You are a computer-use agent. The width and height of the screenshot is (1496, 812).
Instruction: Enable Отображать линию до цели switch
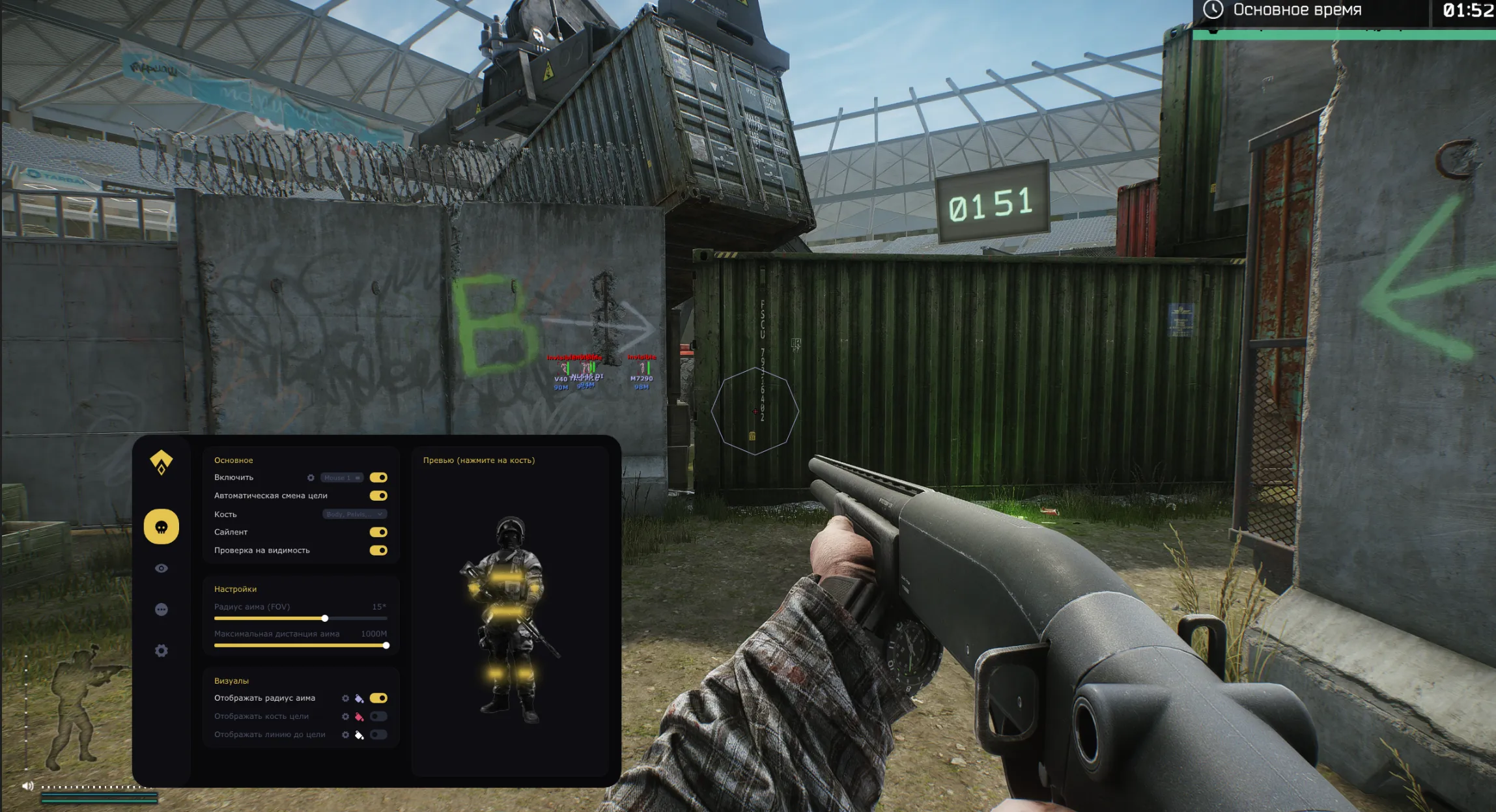click(378, 735)
